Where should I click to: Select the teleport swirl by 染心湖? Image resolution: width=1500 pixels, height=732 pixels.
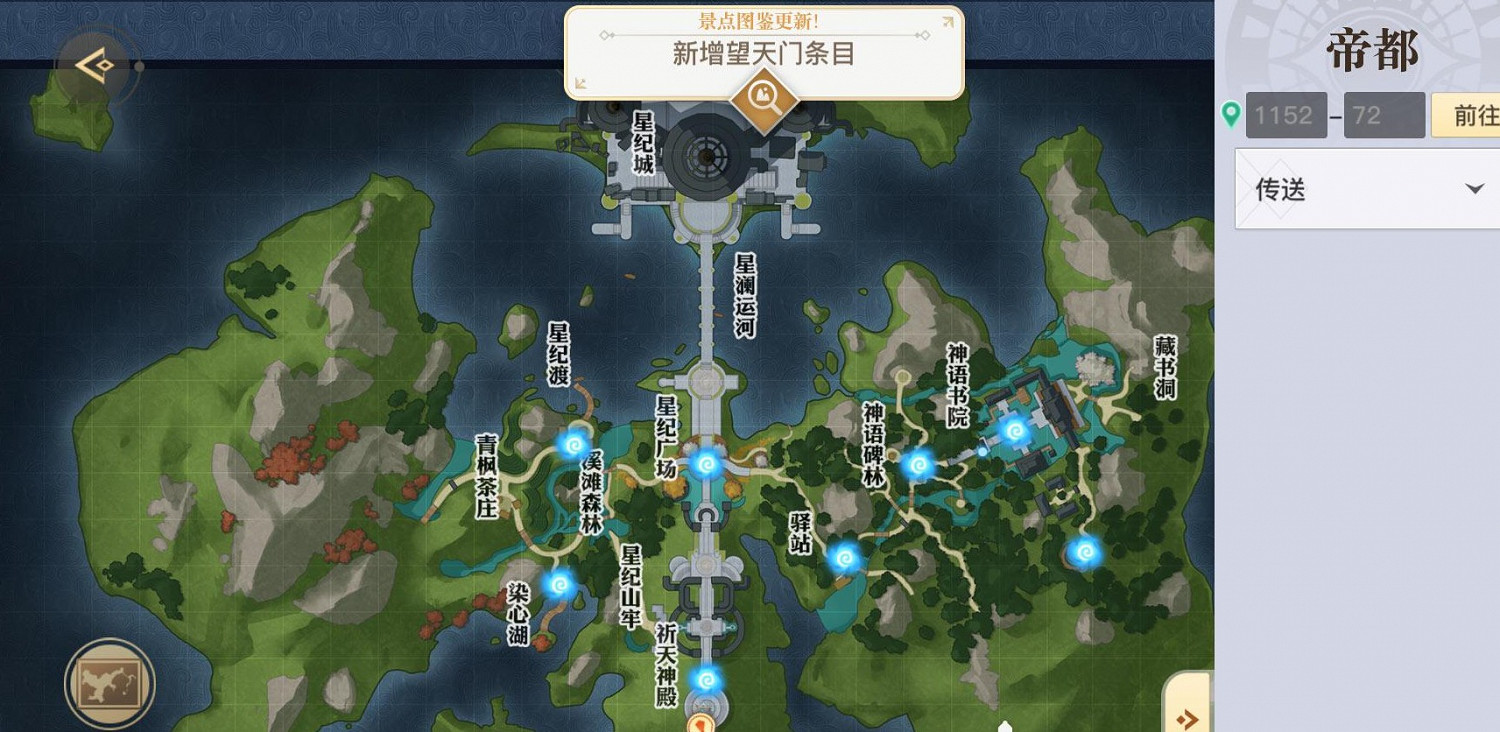point(560,584)
